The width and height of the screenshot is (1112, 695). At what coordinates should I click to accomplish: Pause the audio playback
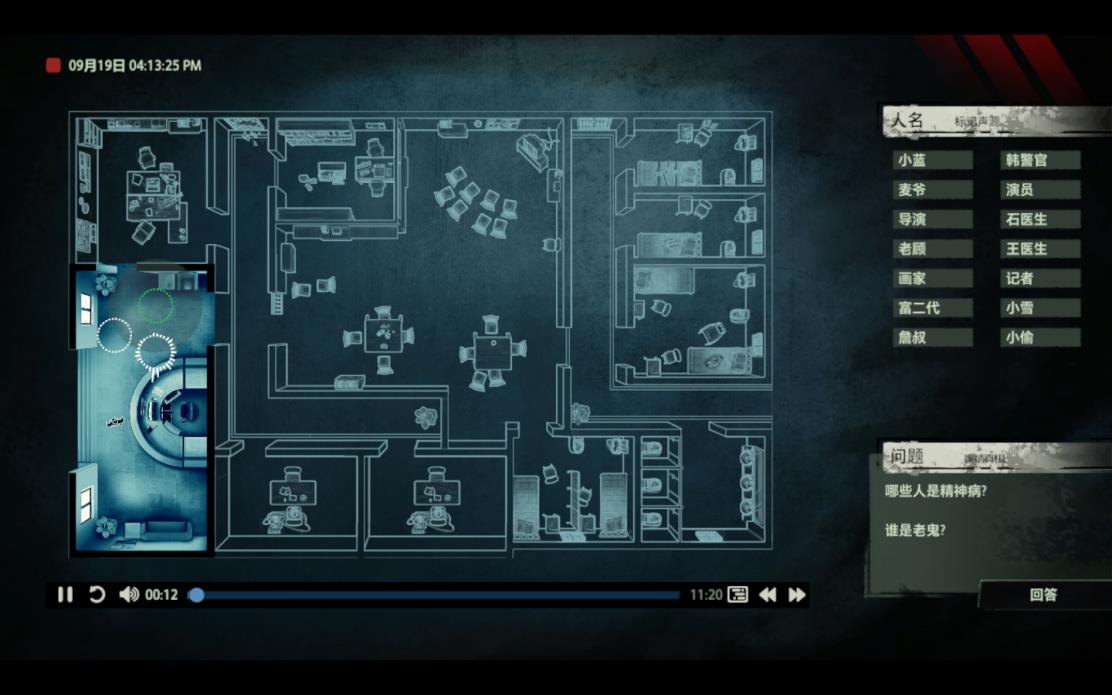click(x=65, y=595)
